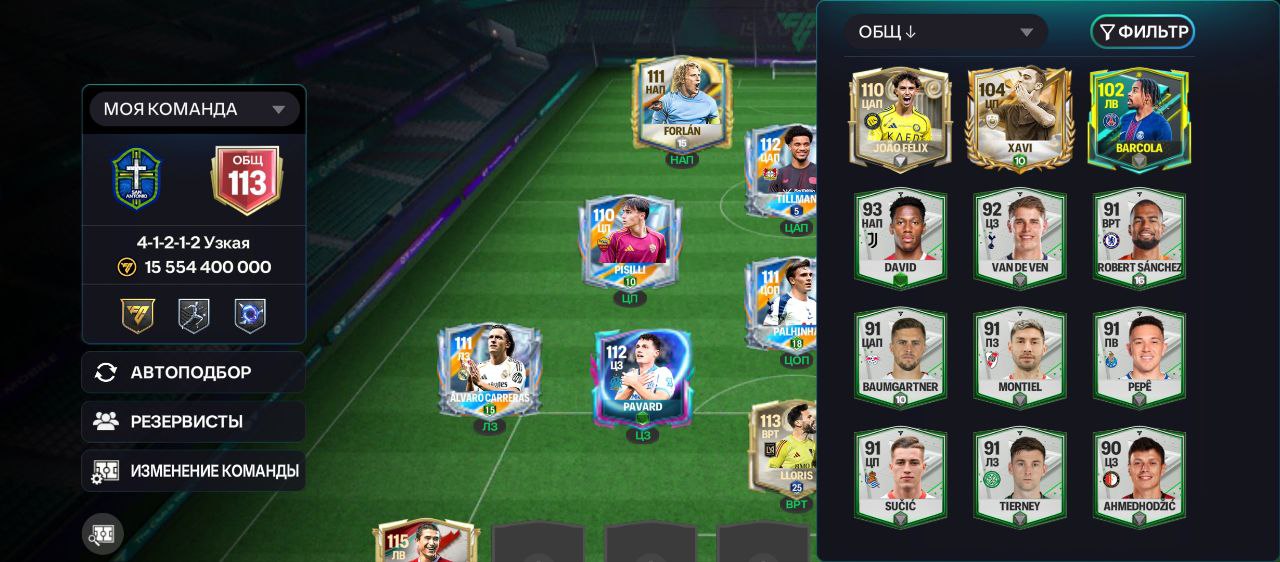Choose the Tierney card
The width and height of the screenshot is (1280, 562).
tap(1019, 476)
